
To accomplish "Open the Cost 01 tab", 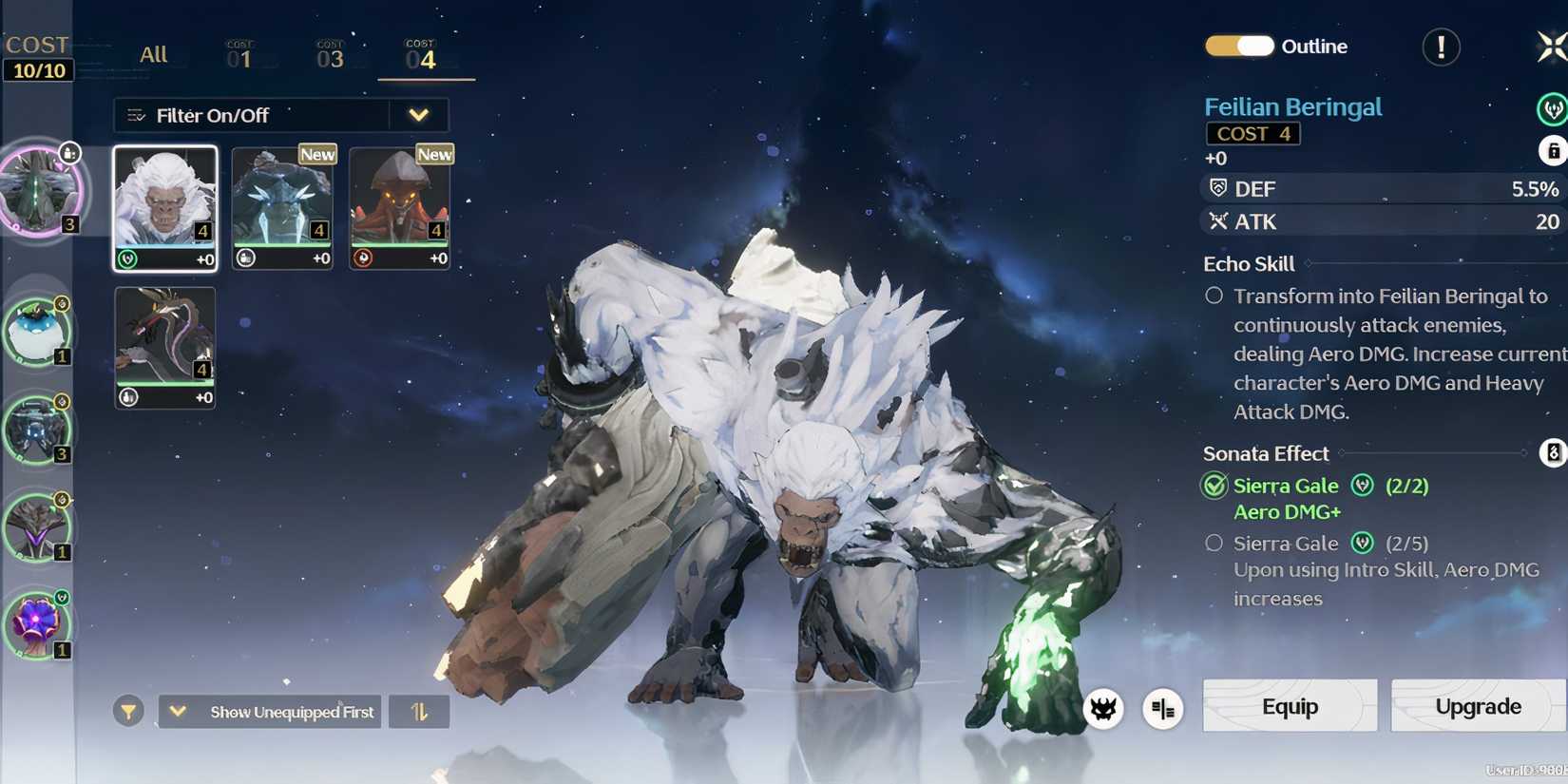I will (x=239, y=54).
